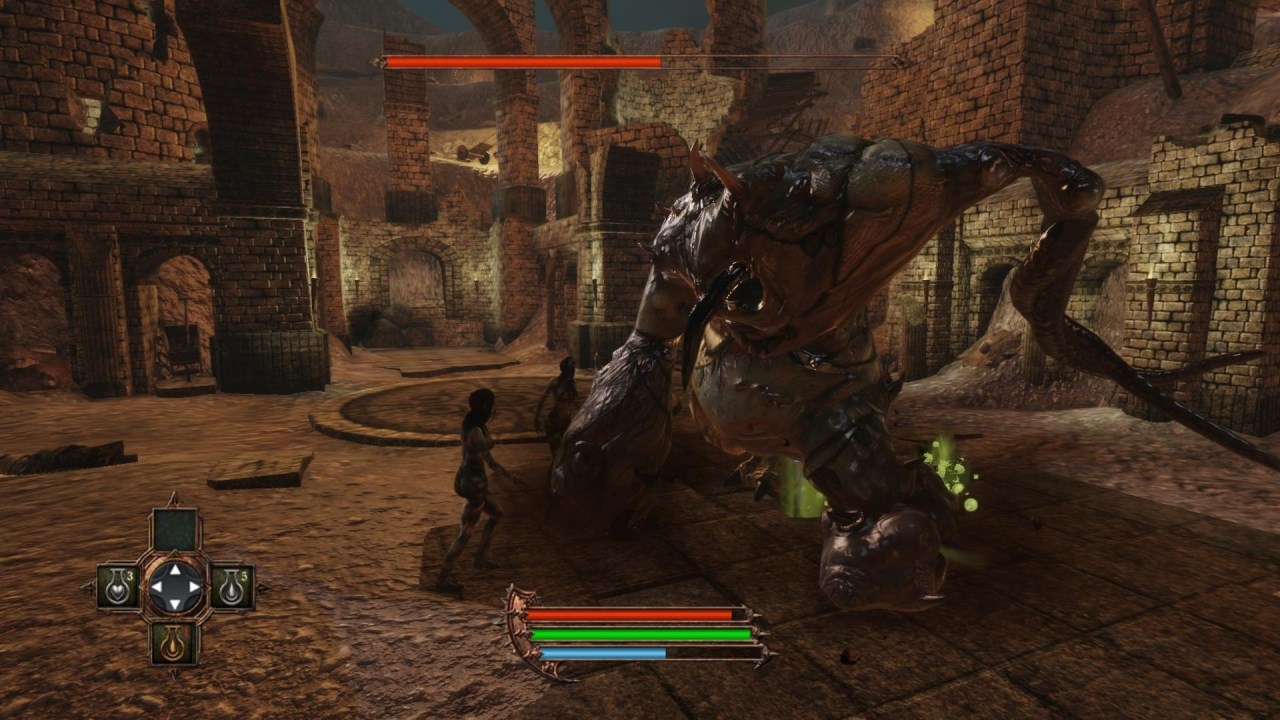
Task: Click the number 3 on the health potion slot
Action: [x=129, y=576]
